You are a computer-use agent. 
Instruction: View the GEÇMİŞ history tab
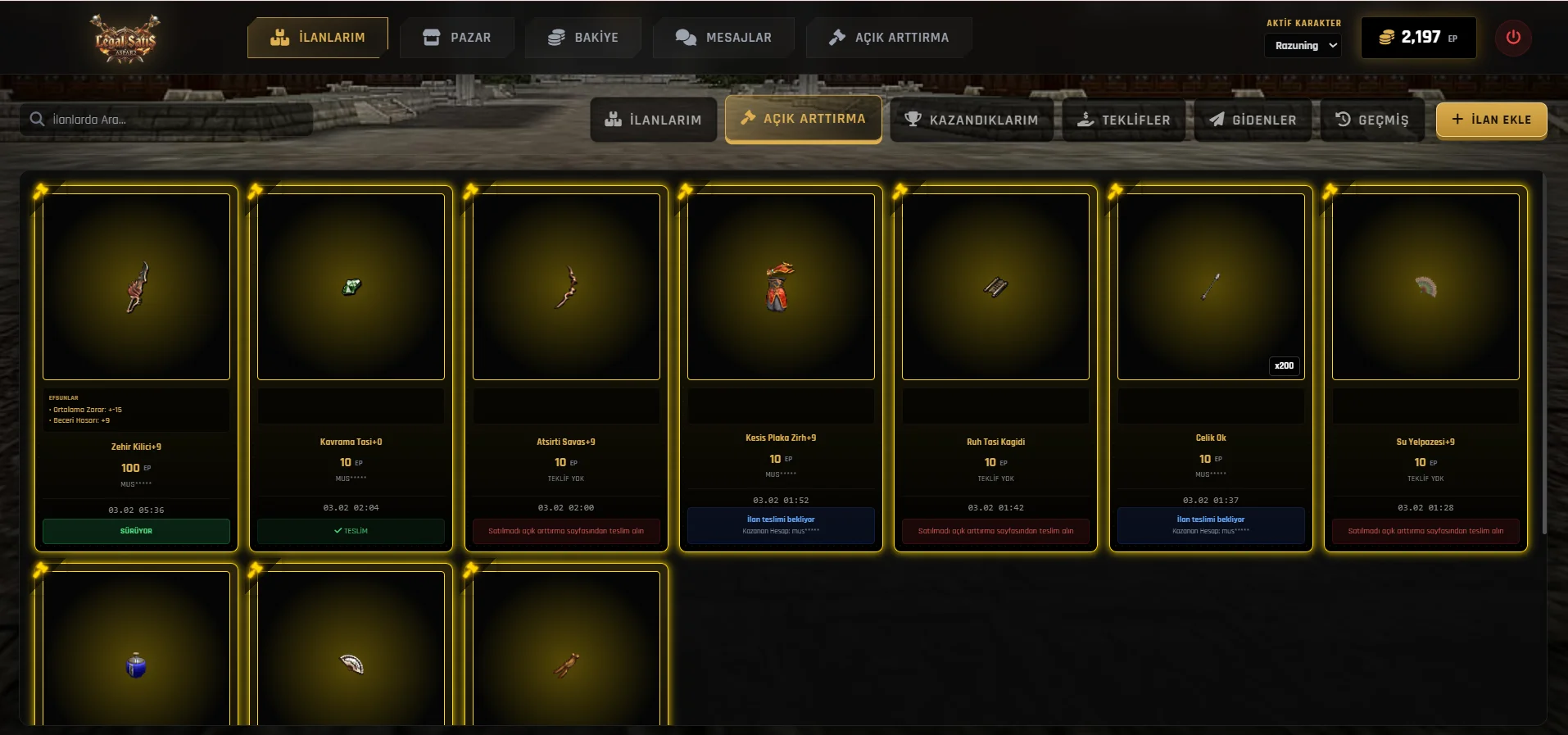[x=1371, y=120]
